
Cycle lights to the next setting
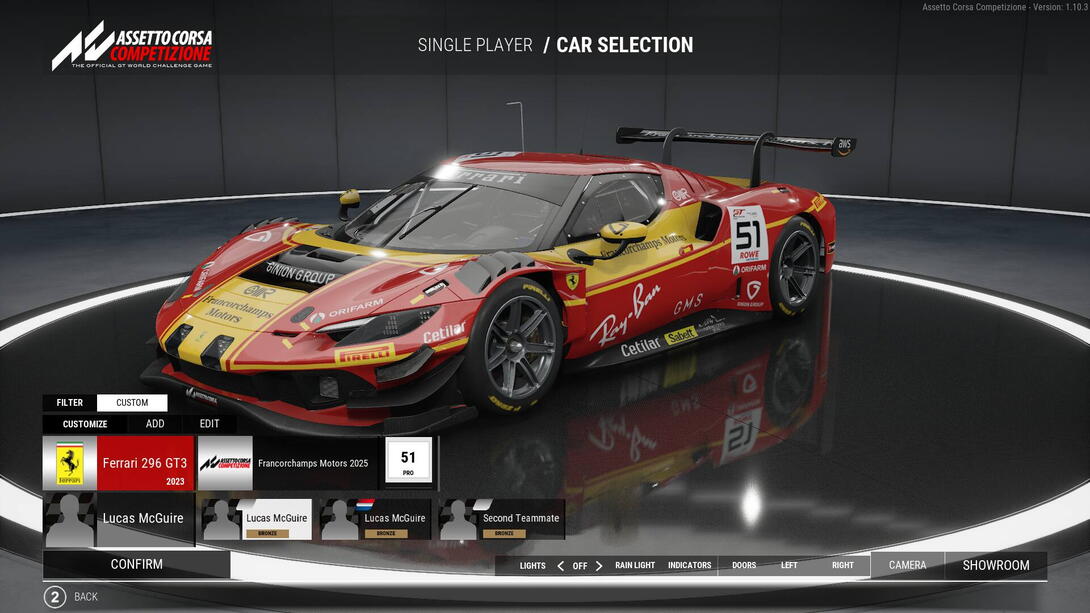[599, 566]
